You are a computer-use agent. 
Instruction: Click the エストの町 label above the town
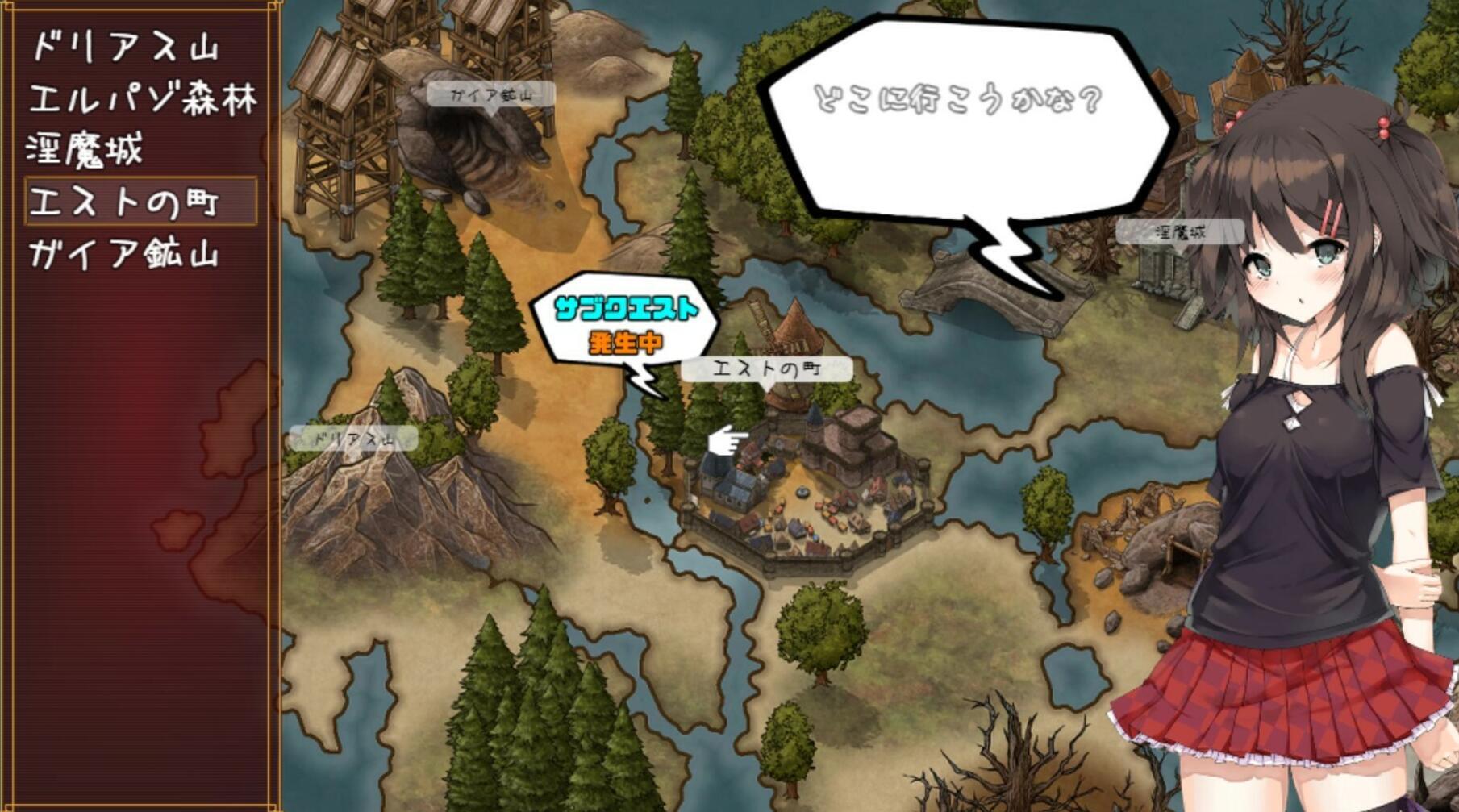click(768, 369)
